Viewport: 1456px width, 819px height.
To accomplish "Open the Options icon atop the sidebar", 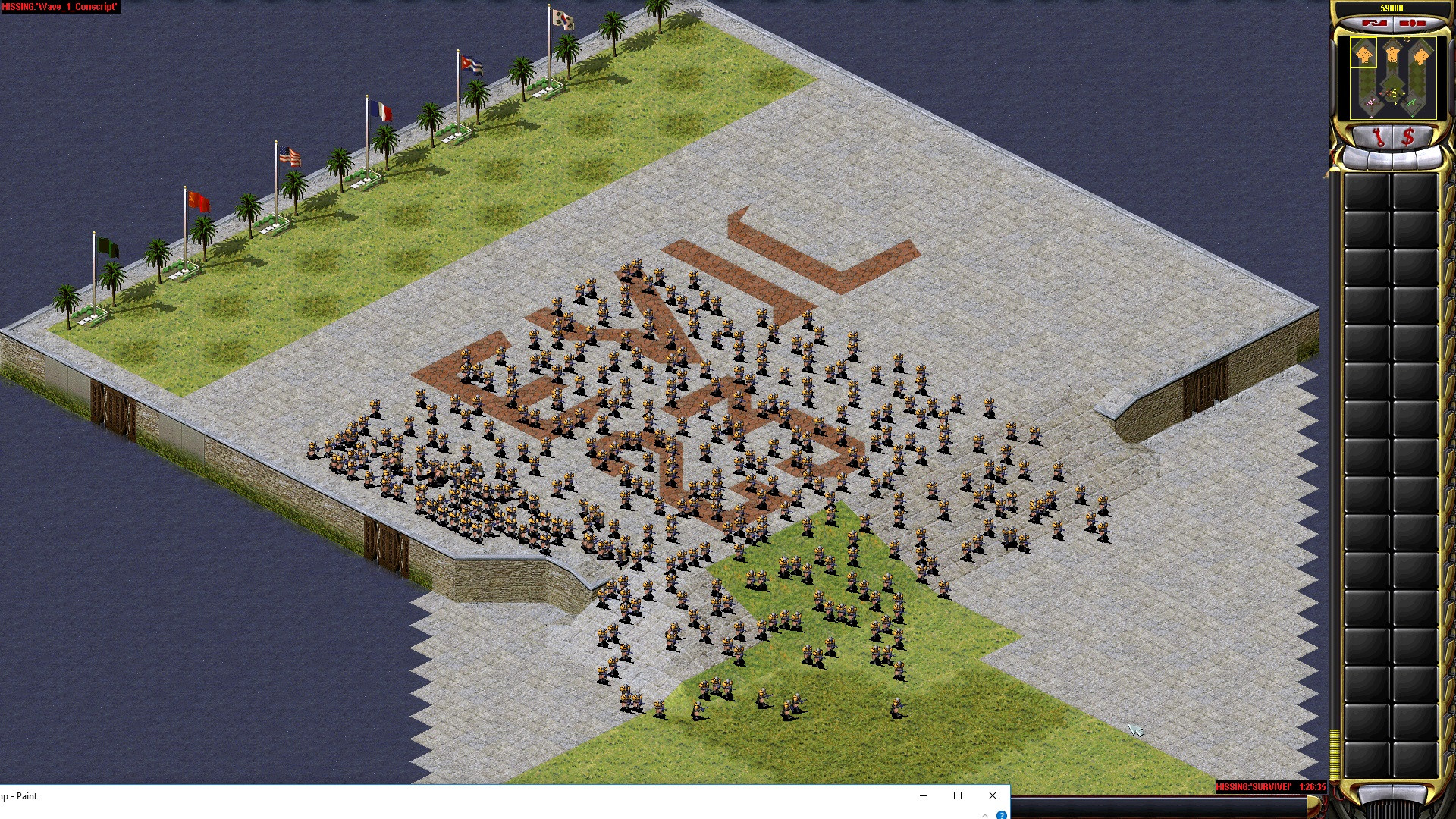I will point(1376,23).
